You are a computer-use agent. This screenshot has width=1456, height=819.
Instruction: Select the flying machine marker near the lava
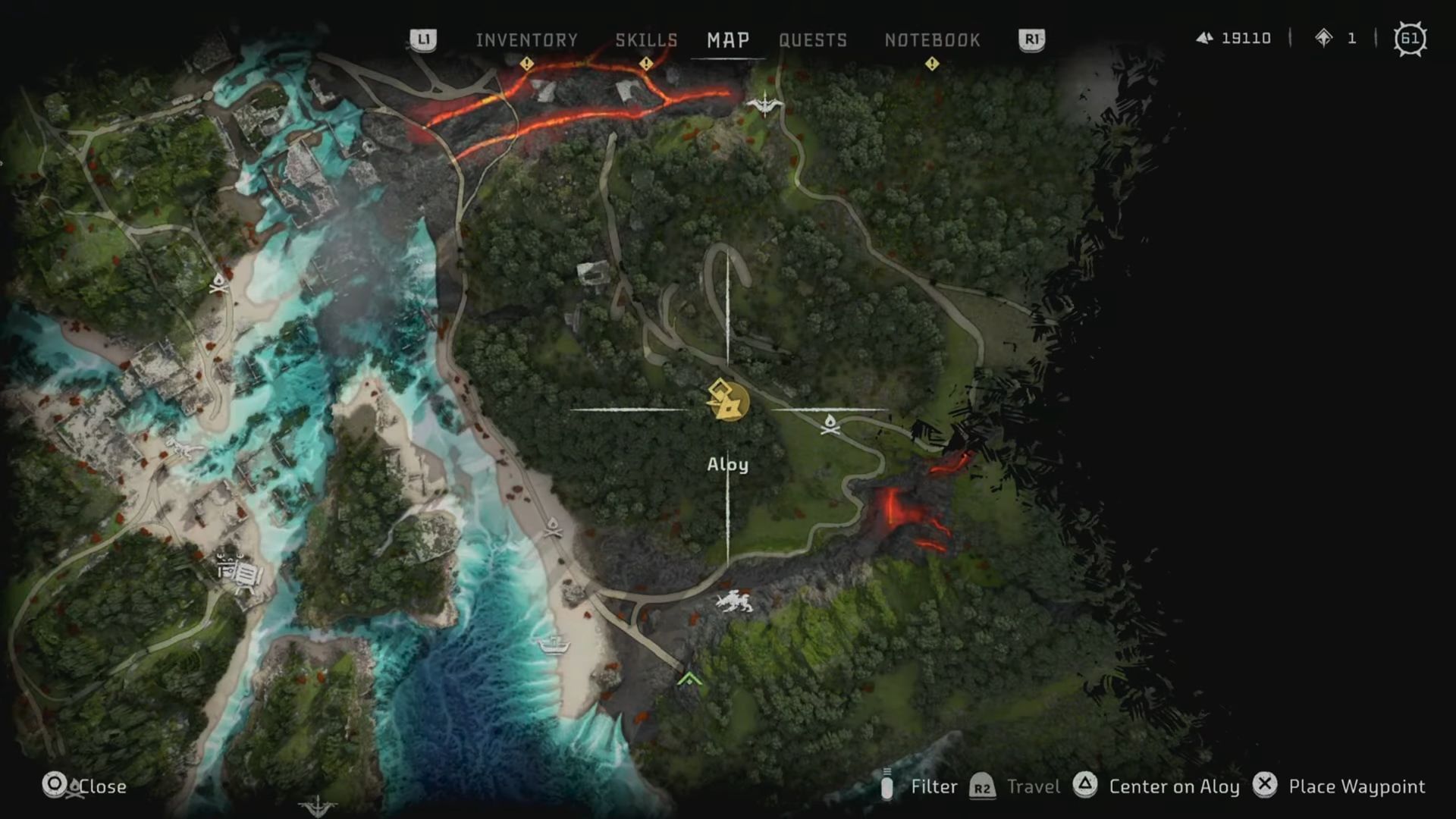pyautogui.click(x=764, y=103)
